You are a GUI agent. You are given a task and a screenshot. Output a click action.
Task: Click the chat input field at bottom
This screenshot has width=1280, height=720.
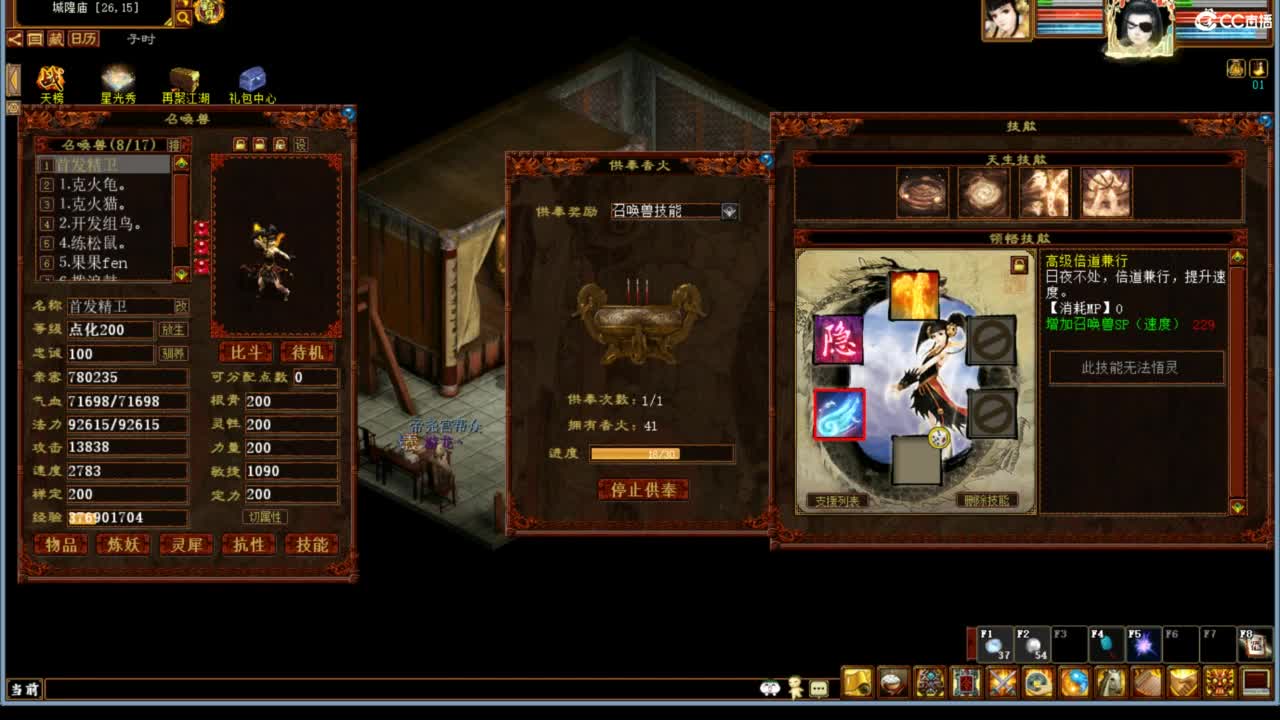(400, 690)
